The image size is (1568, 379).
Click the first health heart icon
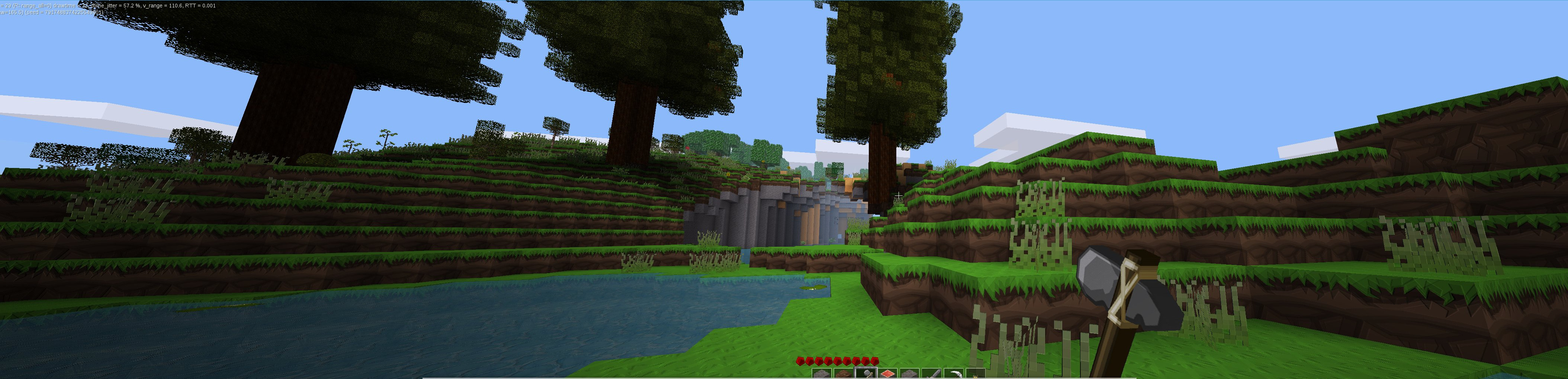coord(800,362)
